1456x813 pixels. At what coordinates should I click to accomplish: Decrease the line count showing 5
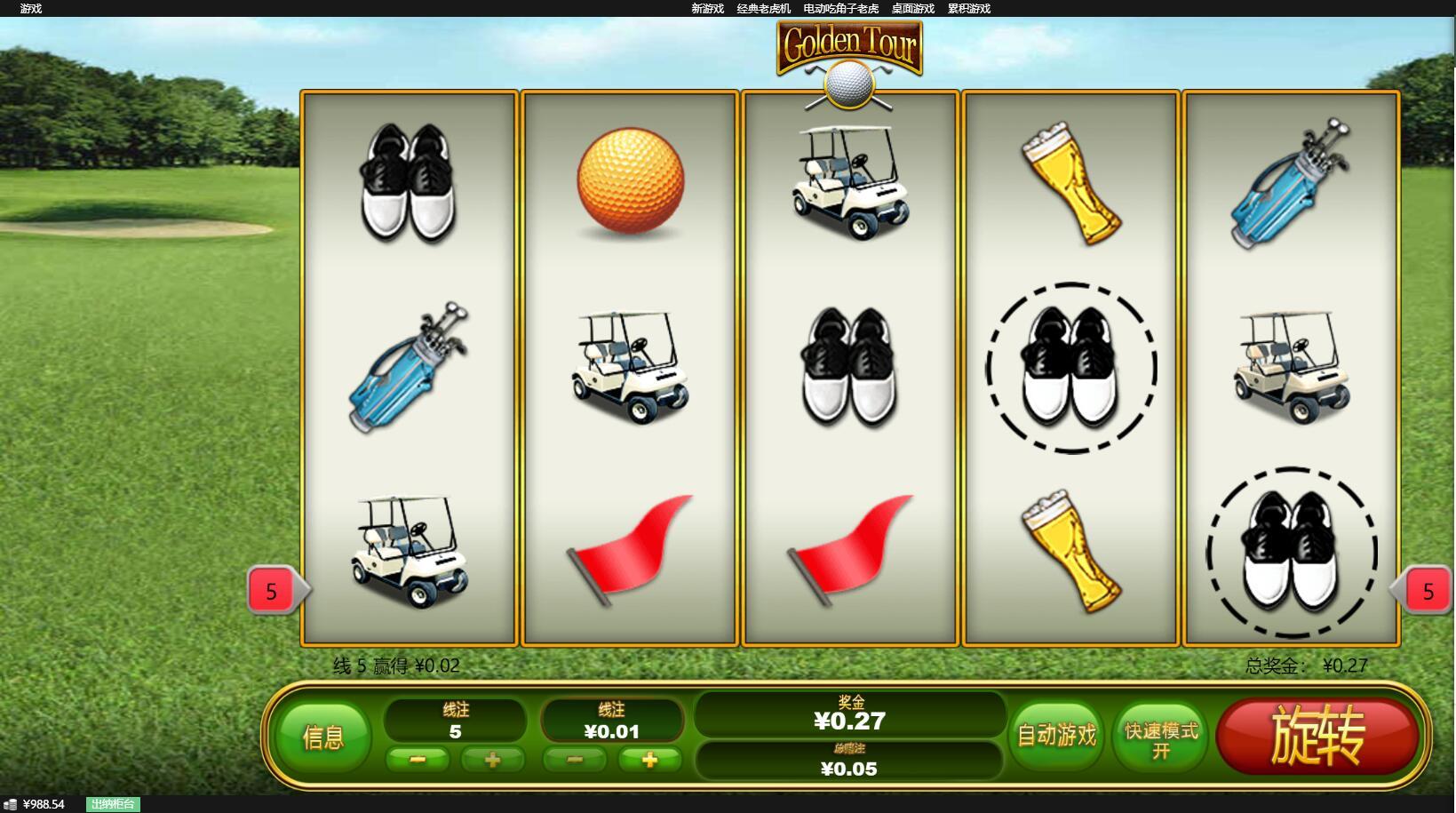pos(418,760)
